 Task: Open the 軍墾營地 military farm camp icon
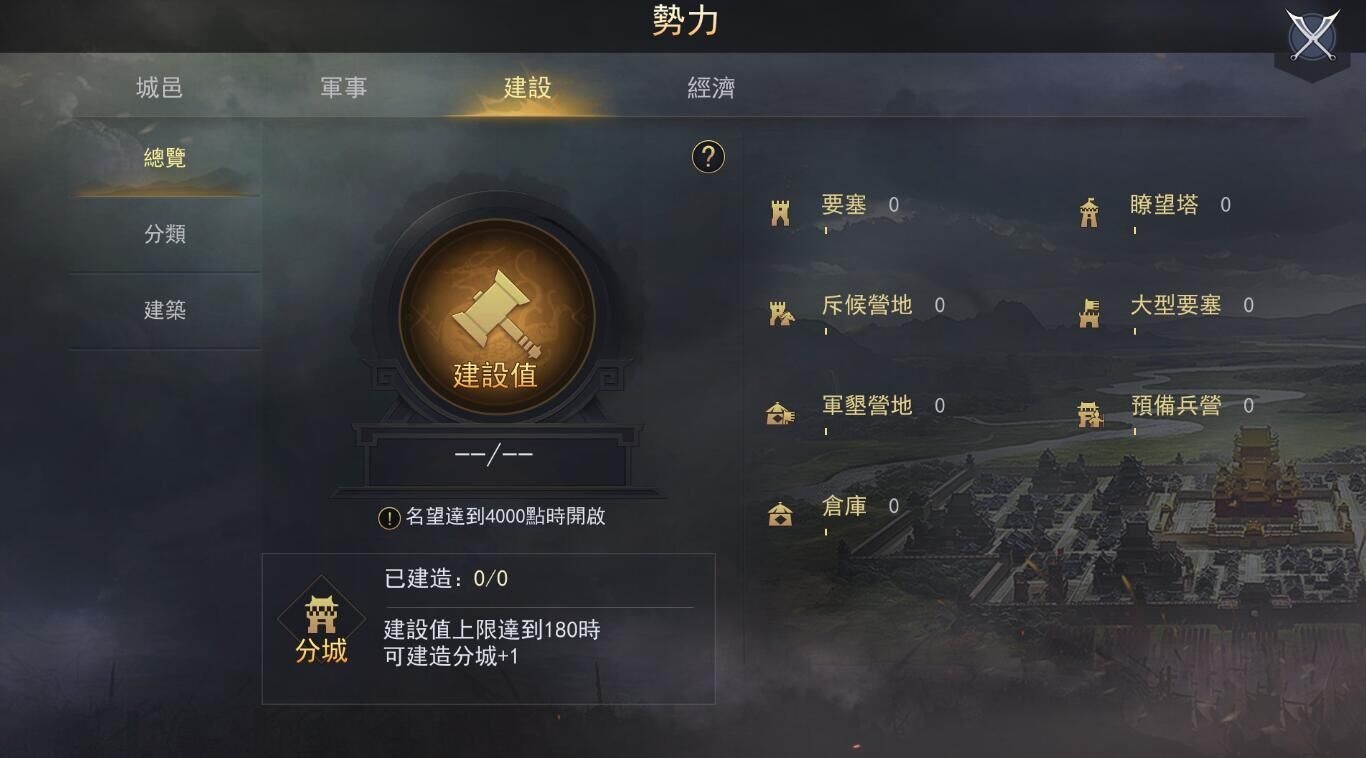point(780,409)
